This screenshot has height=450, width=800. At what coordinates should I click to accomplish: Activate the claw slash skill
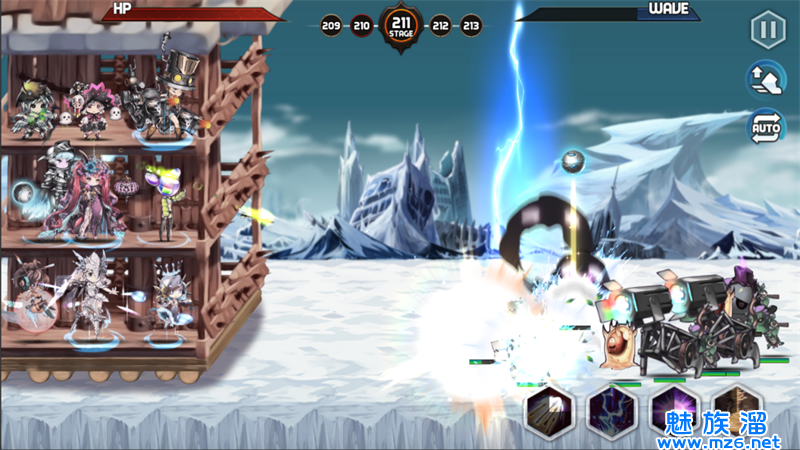549,411
